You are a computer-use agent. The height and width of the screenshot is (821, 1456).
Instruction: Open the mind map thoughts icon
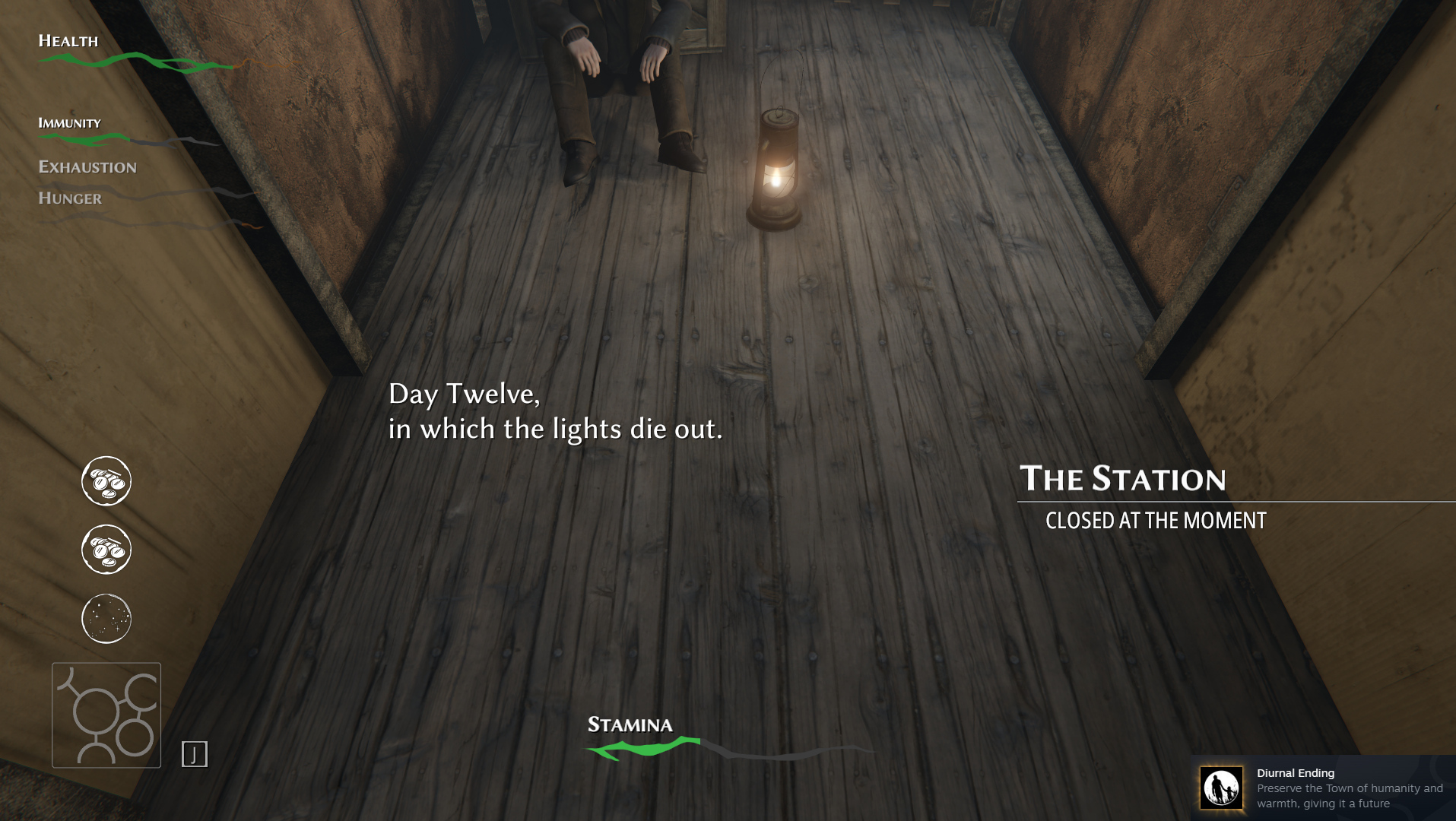pyautogui.click(x=106, y=715)
